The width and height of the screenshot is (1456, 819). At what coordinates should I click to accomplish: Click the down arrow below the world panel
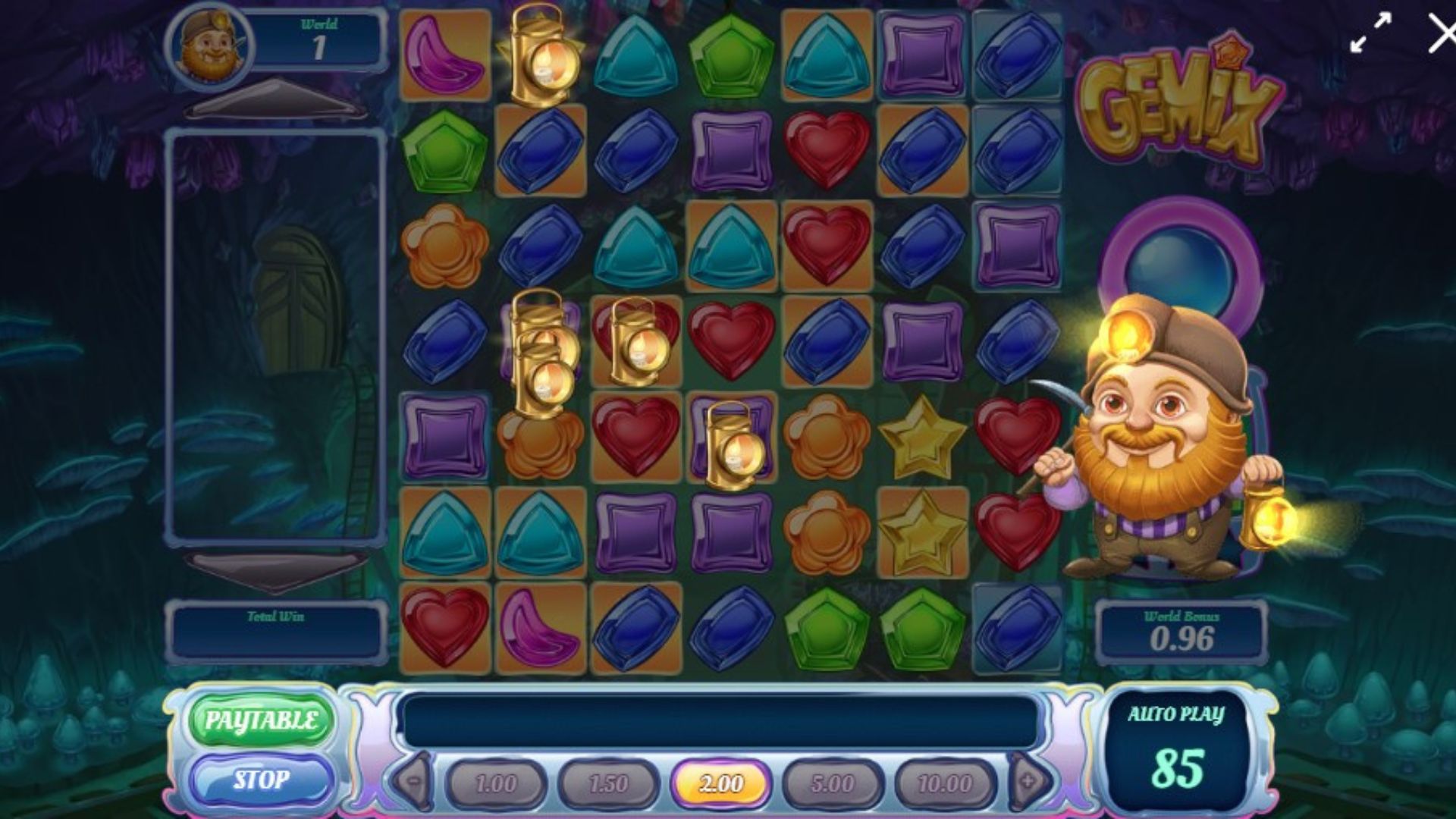click(x=275, y=570)
